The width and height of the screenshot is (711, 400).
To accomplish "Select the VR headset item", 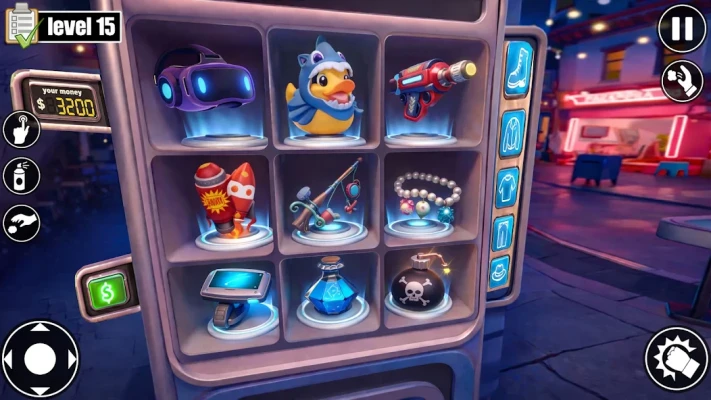I will coord(205,83).
